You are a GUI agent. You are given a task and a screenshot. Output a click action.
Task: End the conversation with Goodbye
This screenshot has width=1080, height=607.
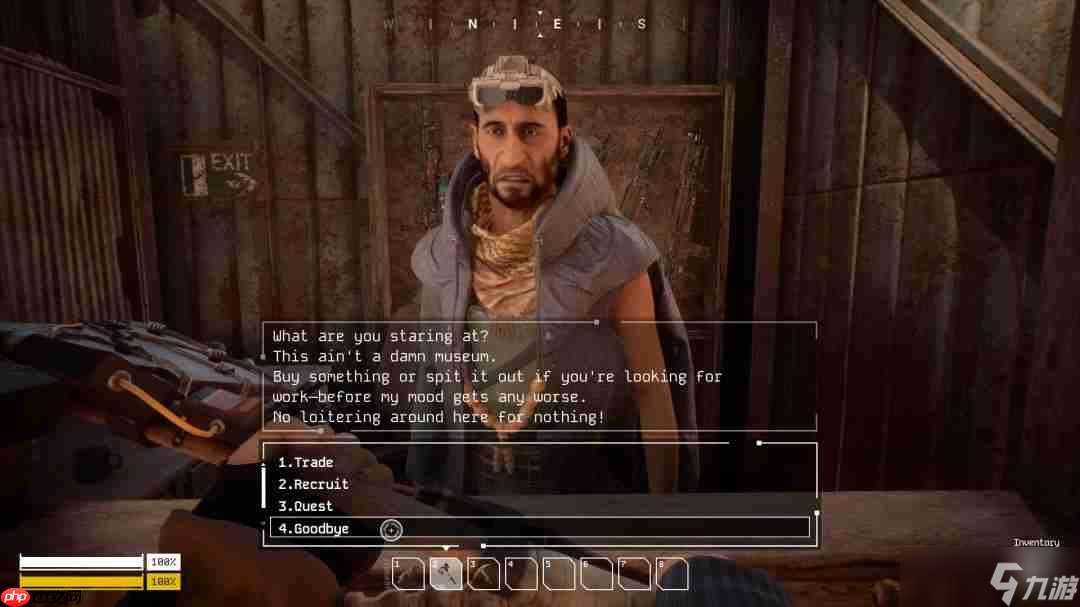pos(314,528)
